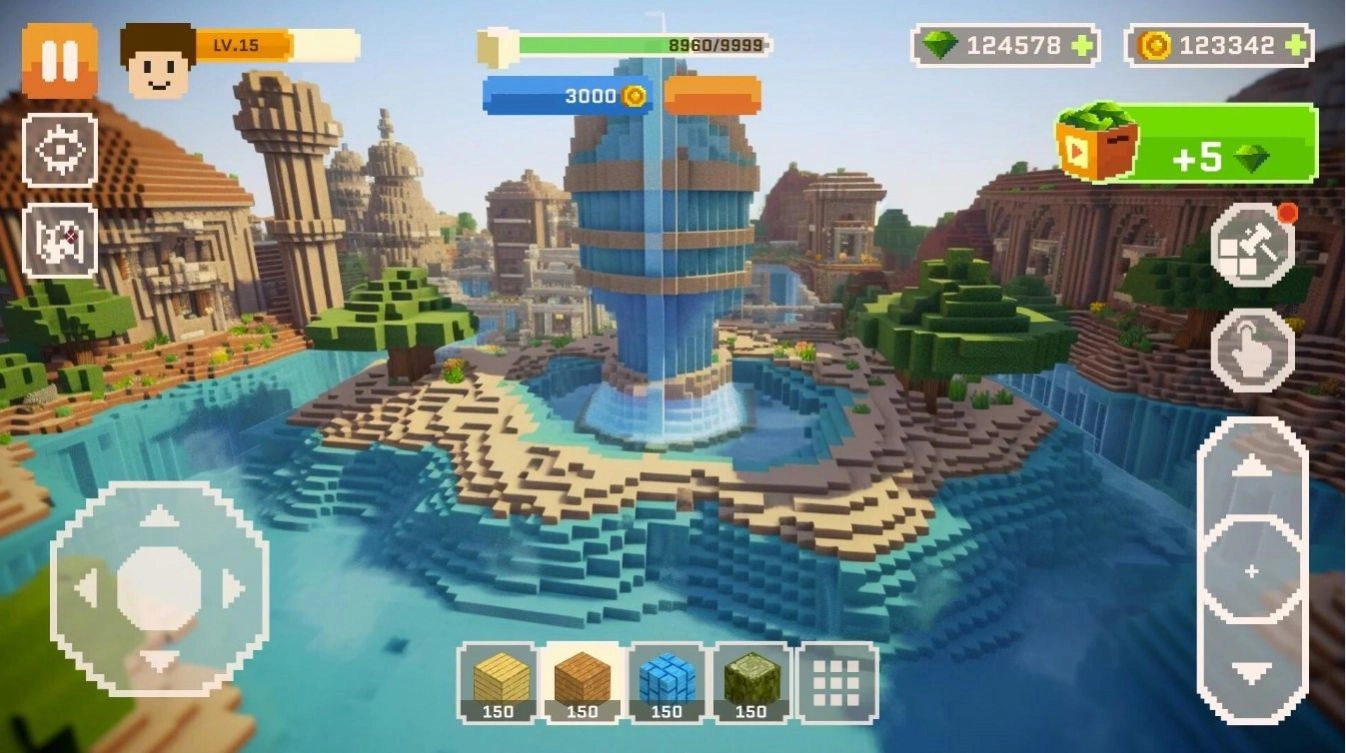Select the hammer build tool
The width and height of the screenshot is (1346, 753).
[1253, 245]
